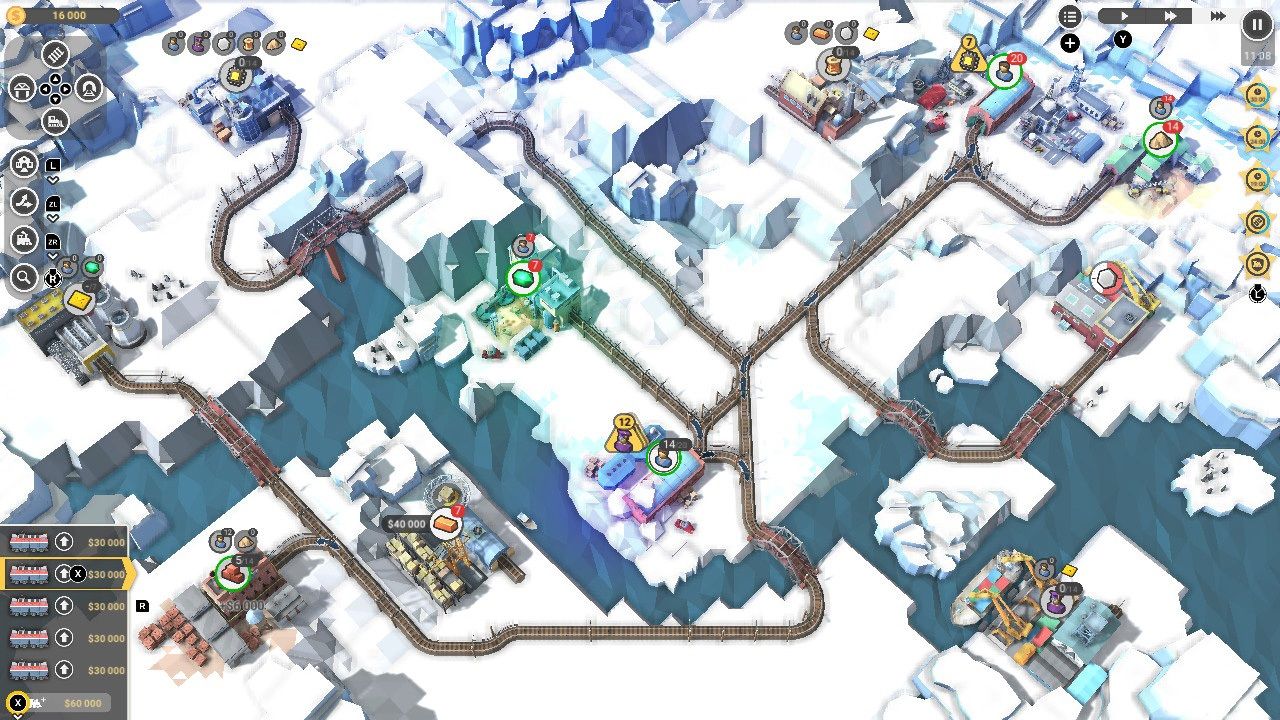
Task: Open the factory management tool
Action: 23,163
